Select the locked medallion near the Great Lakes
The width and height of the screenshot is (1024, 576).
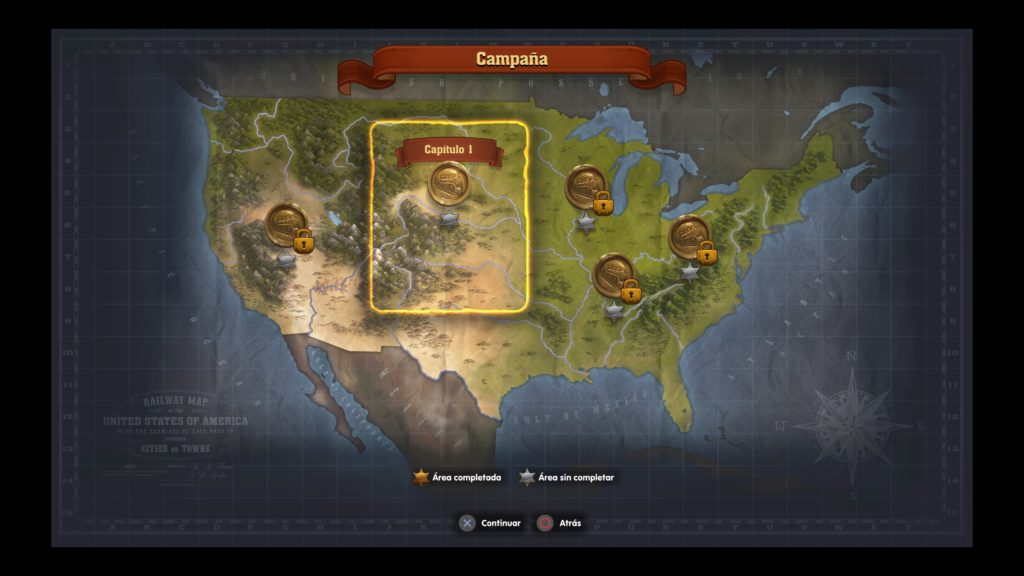[586, 187]
